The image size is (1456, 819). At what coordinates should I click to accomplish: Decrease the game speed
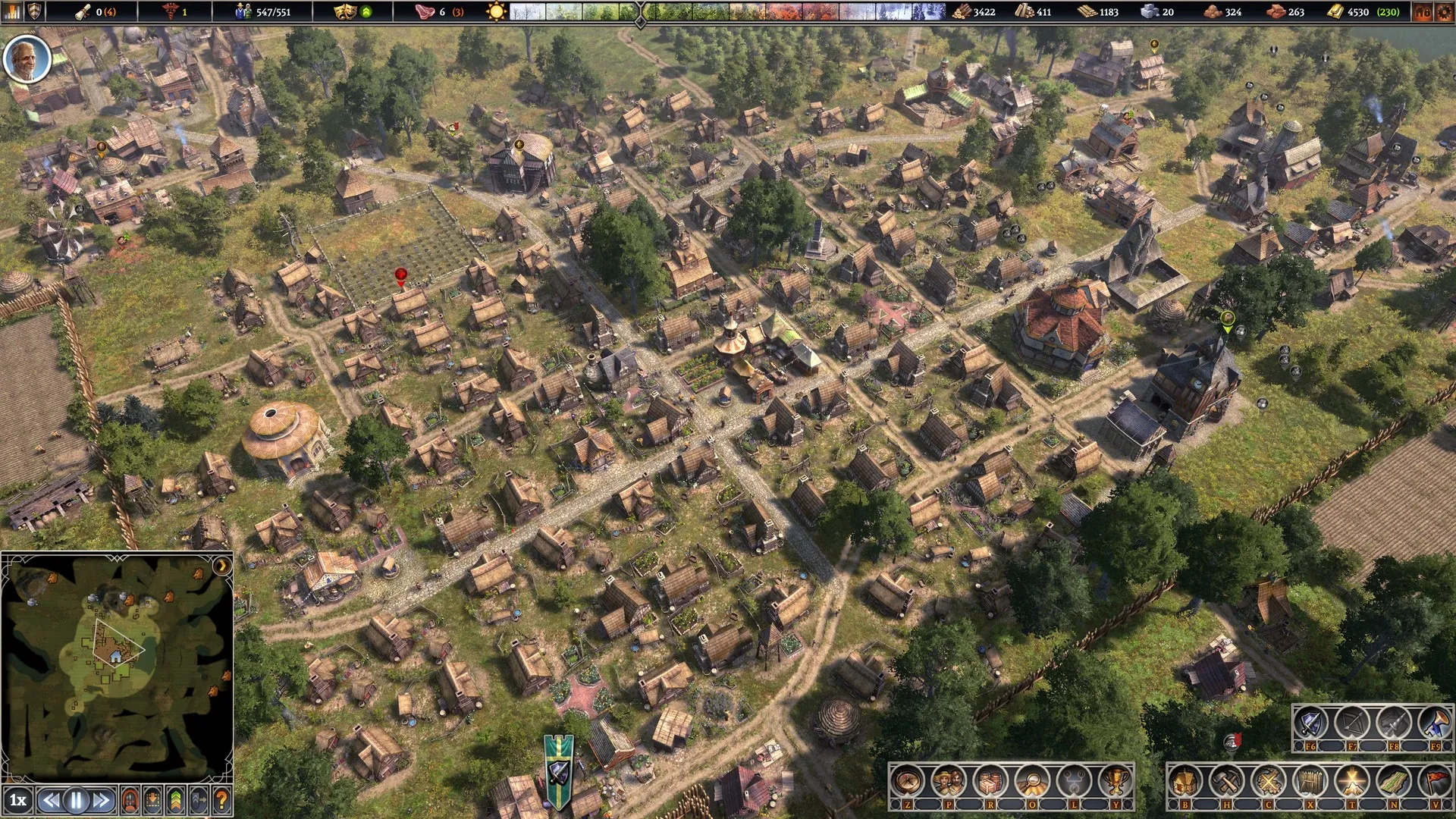coord(51,800)
